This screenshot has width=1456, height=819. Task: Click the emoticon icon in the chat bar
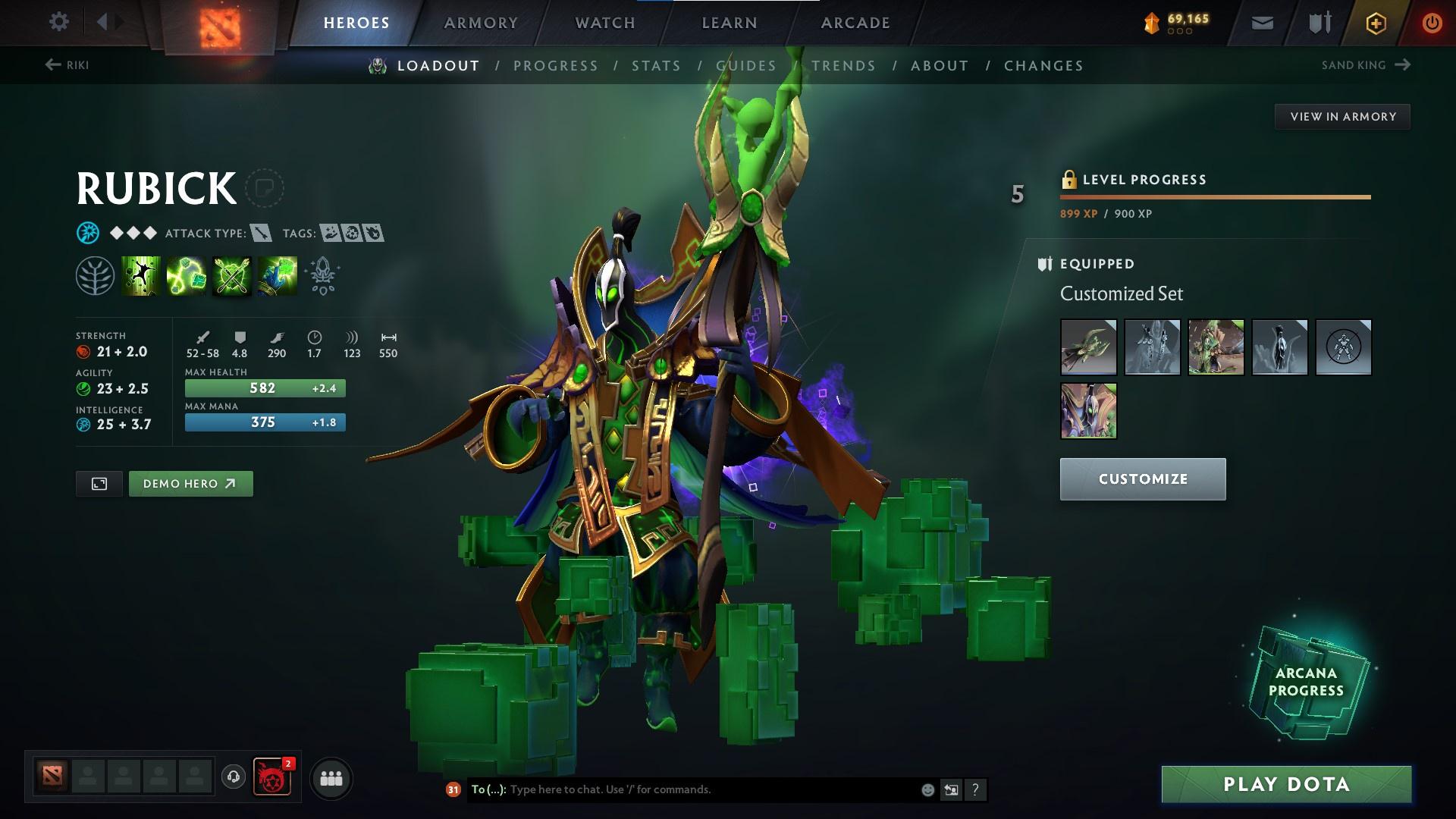926,789
